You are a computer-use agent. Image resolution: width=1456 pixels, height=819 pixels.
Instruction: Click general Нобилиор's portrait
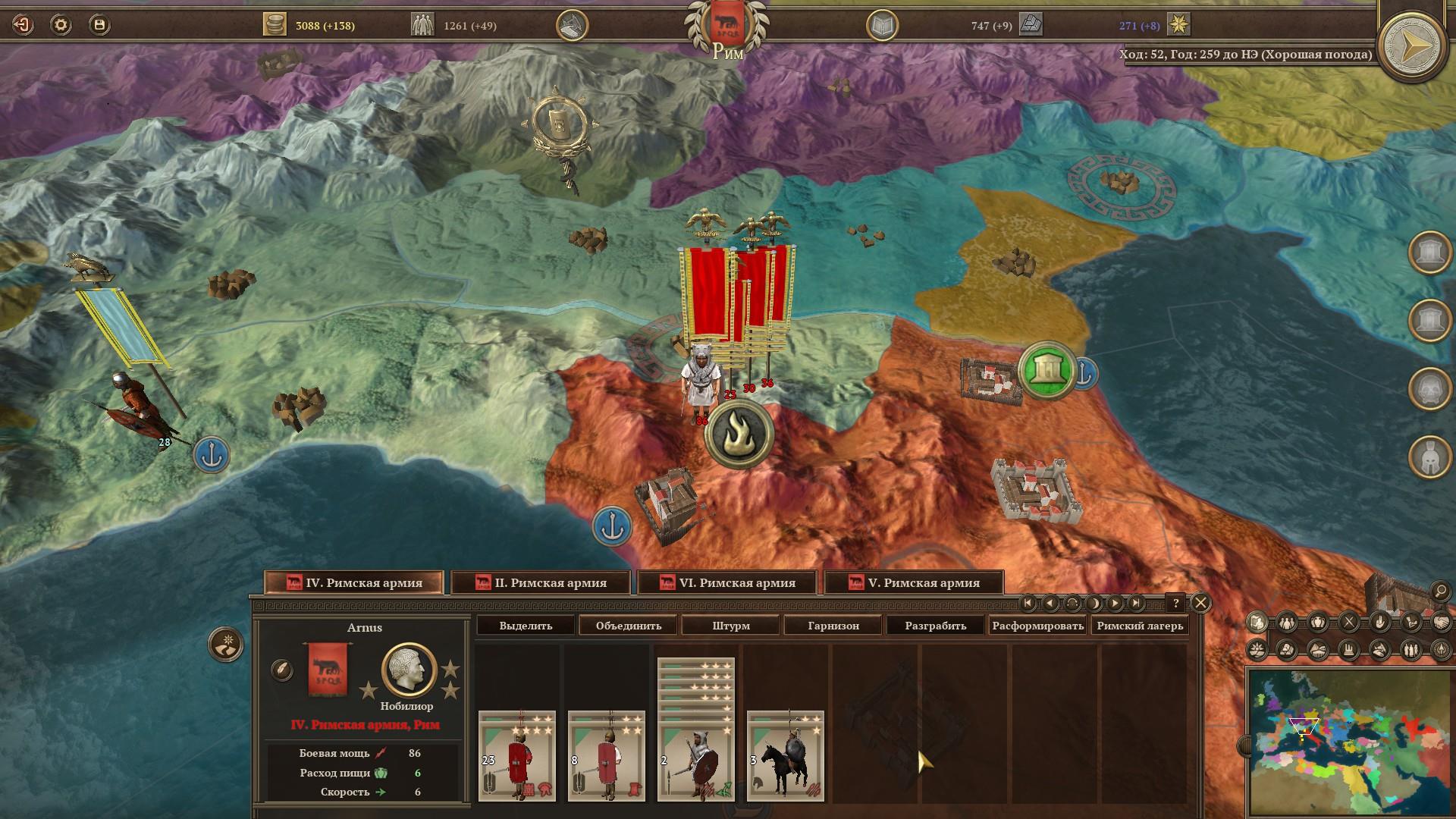pyautogui.click(x=409, y=670)
